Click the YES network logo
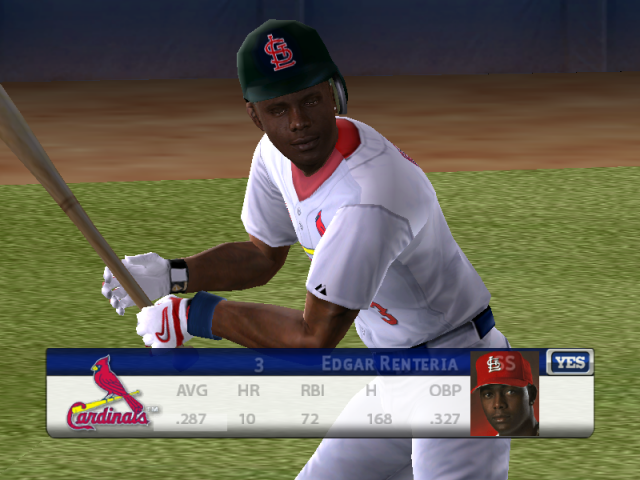Viewport: 640px width, 480px height. (x=569, y=362)
